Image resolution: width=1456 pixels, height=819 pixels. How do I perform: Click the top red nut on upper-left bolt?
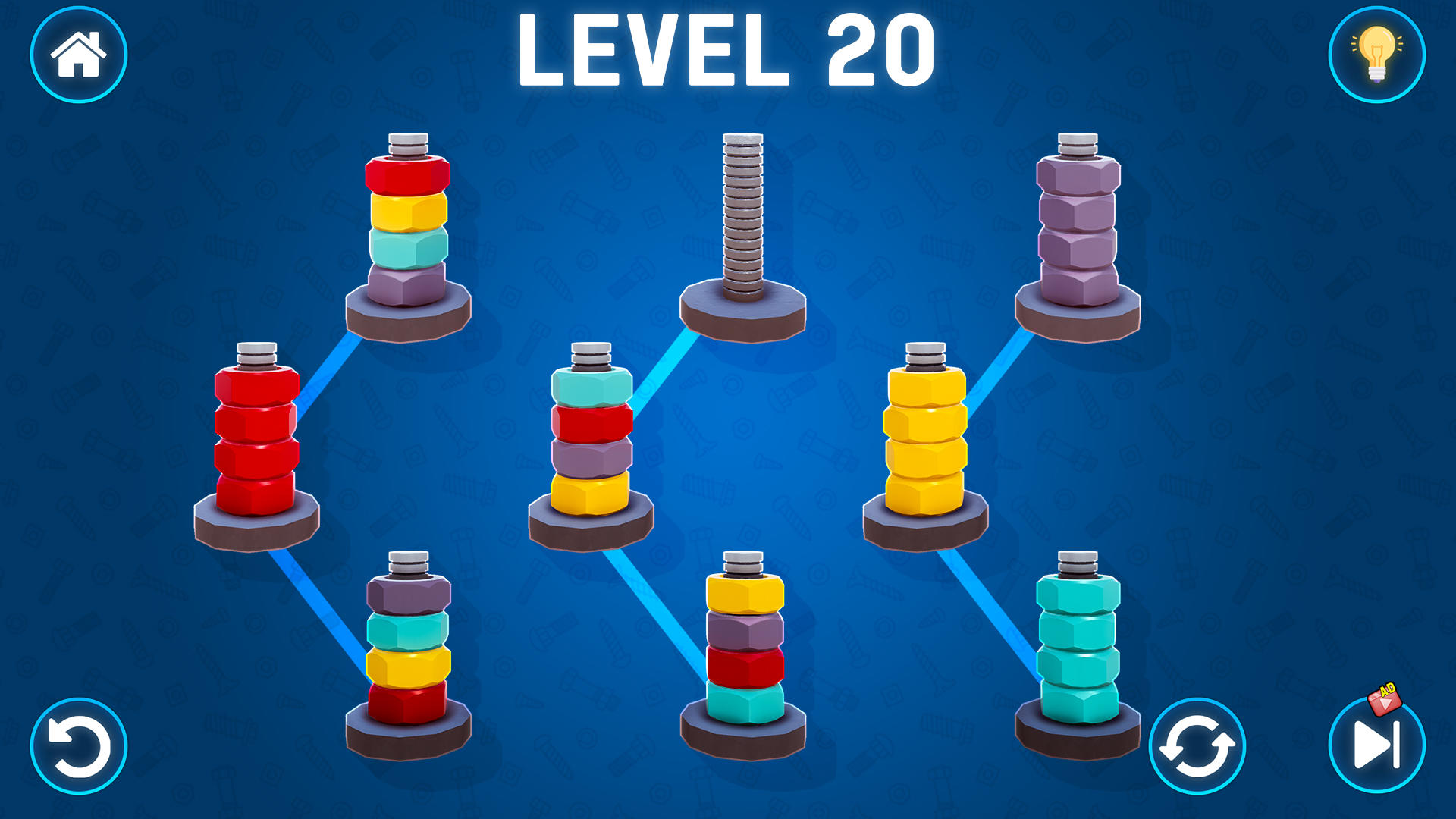[406, 174]
